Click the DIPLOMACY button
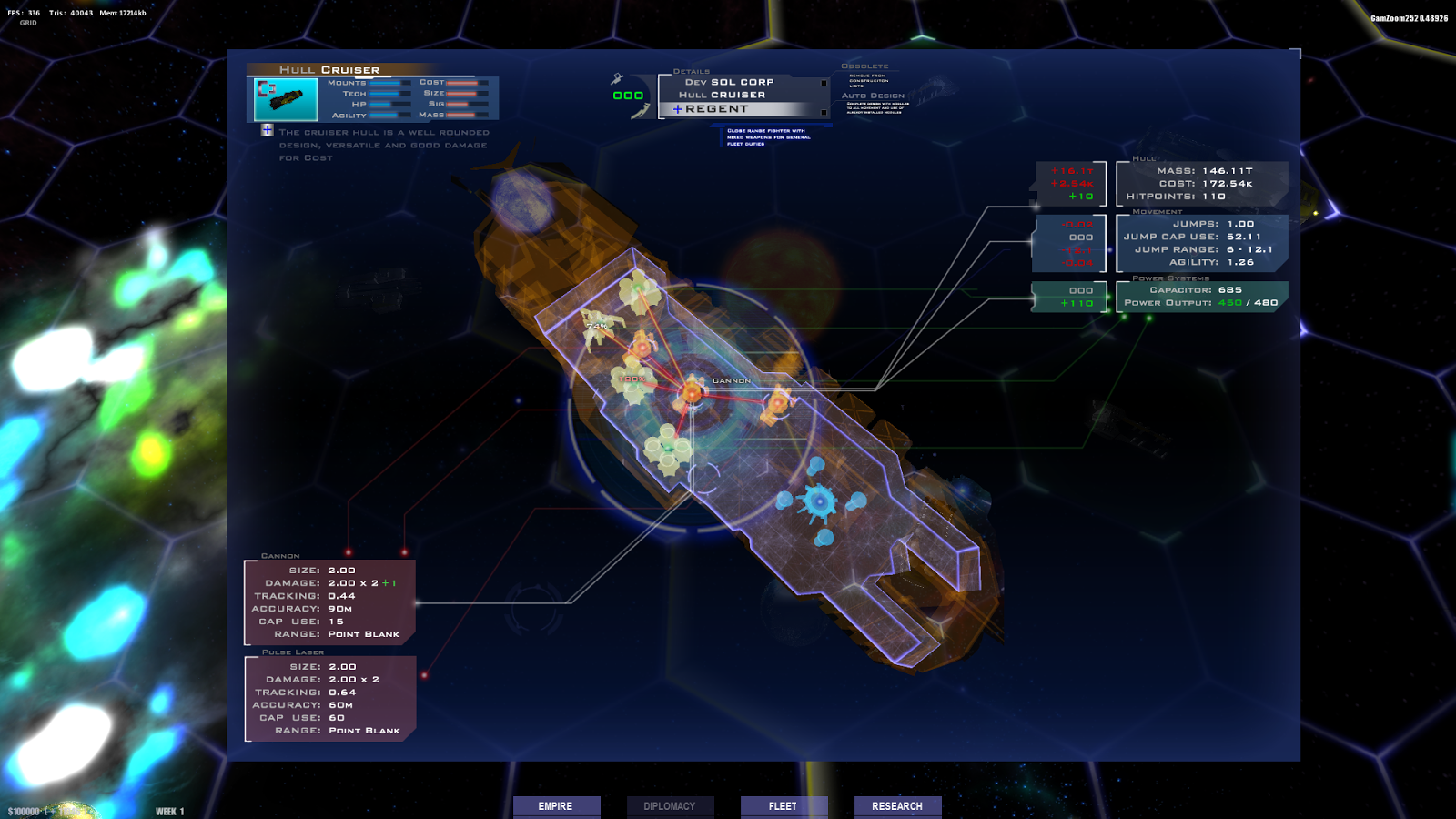Image resolution: width=1456 pixels, height=819 pixels. (x=671, y=806)
